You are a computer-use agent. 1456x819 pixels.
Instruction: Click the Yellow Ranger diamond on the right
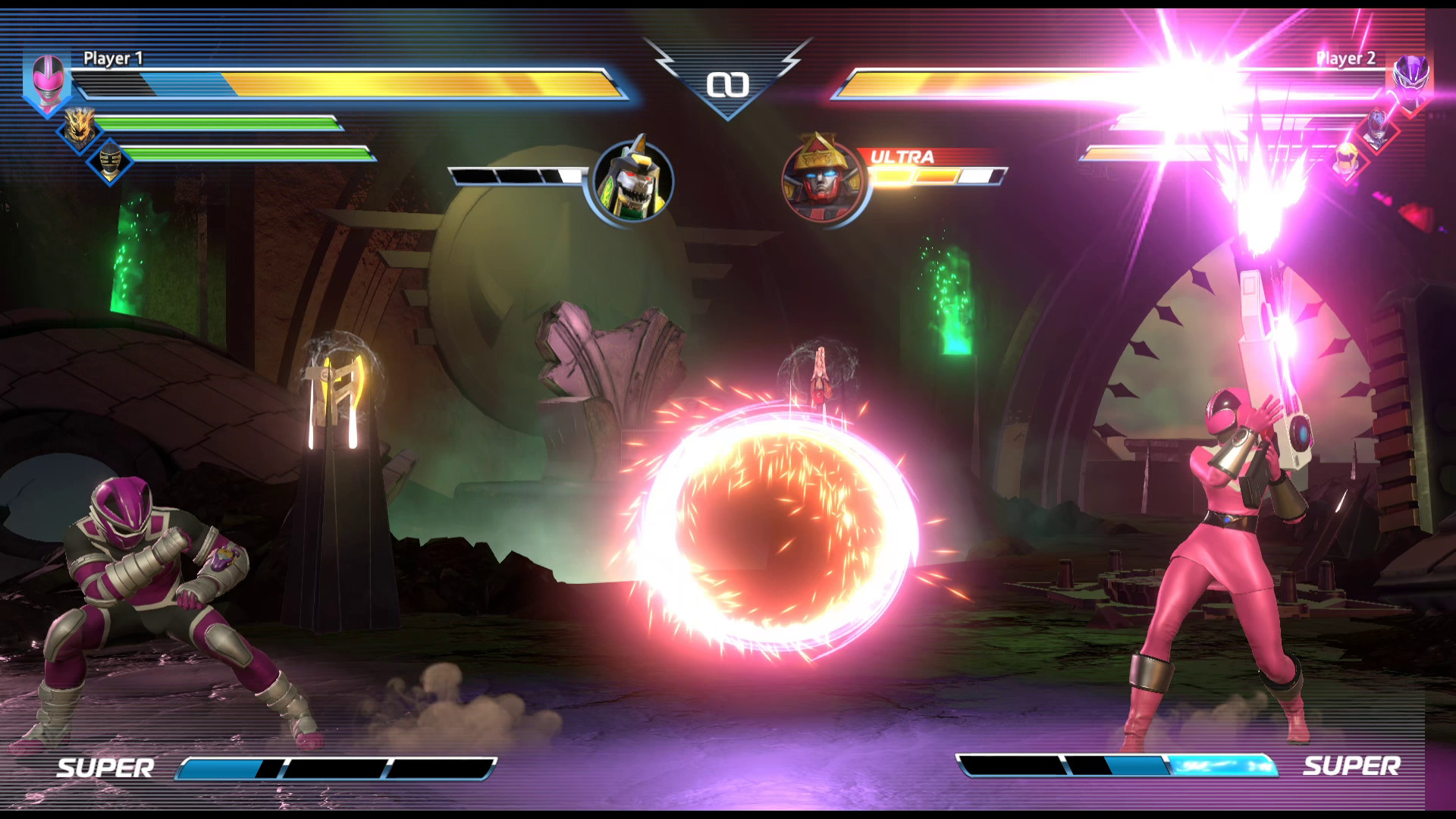[1348, 159]
